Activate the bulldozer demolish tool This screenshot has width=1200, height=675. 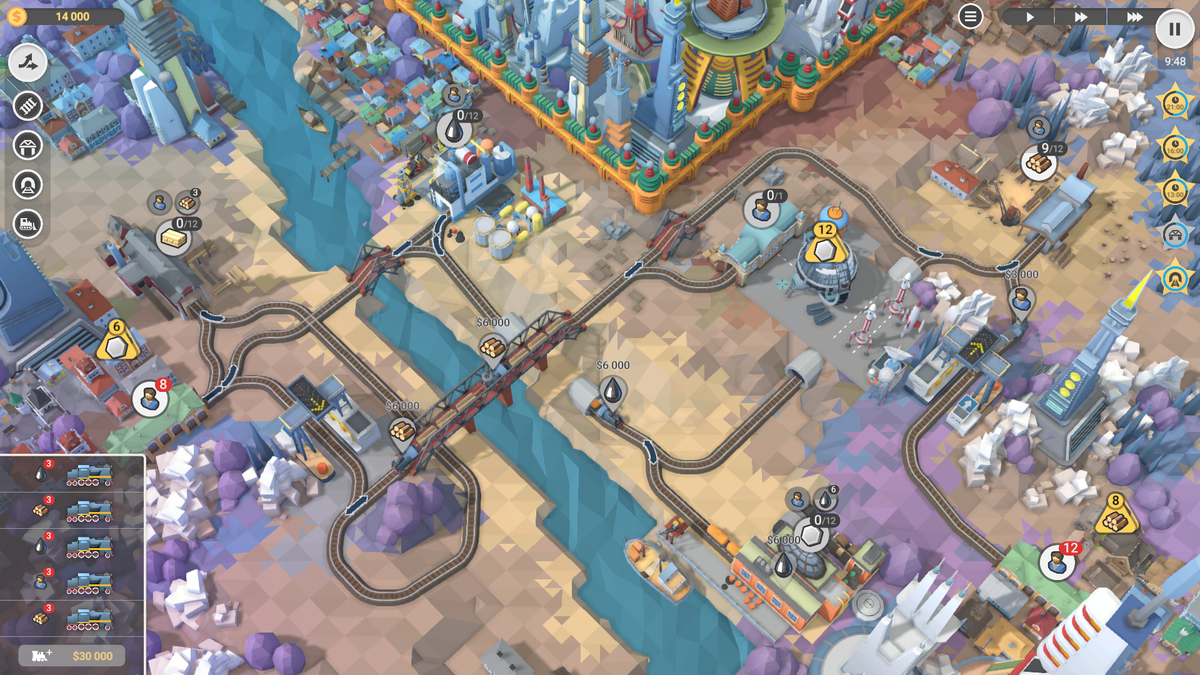pos(28,224)
